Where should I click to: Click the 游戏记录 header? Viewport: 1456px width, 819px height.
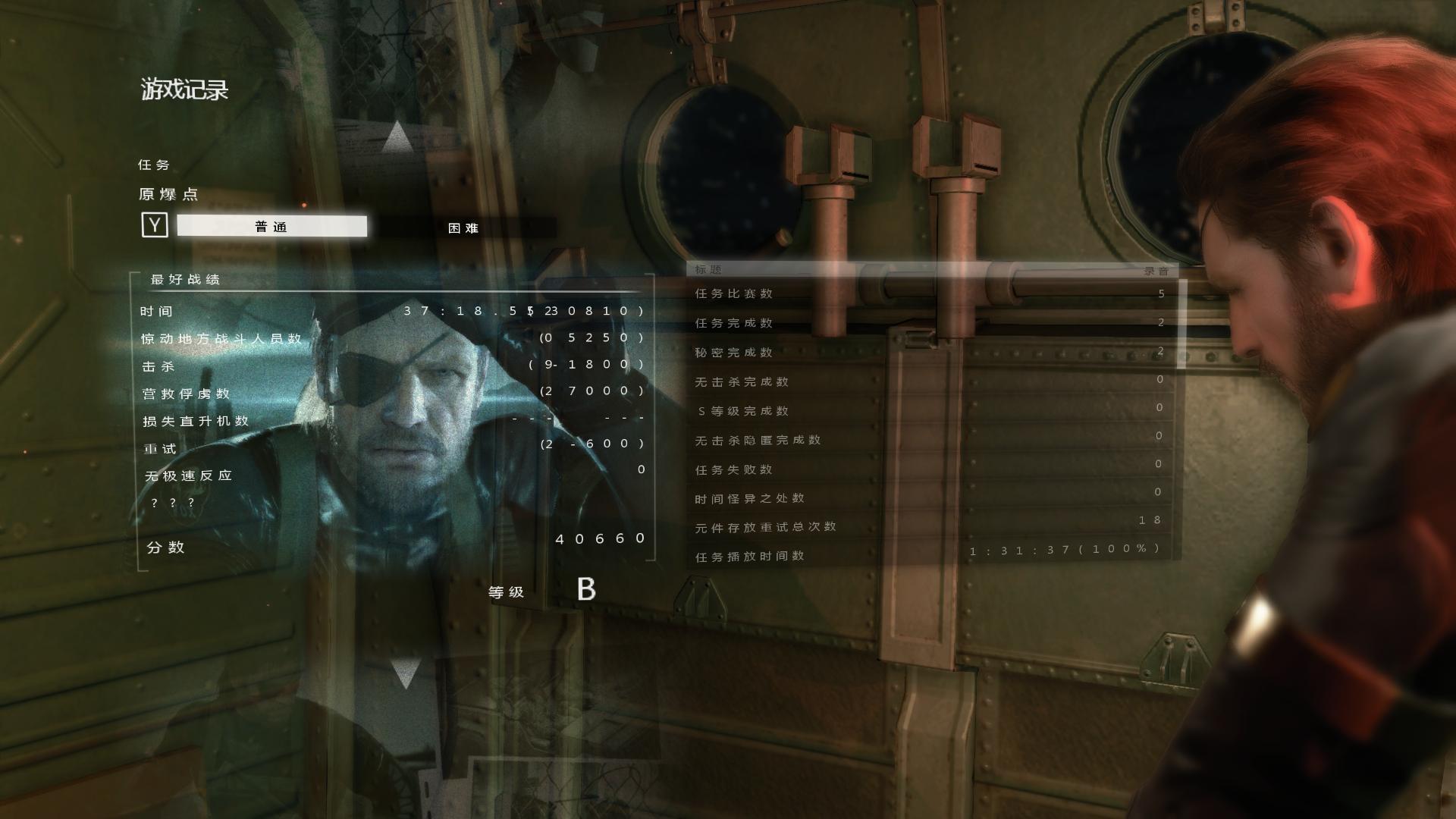pos(185,89)
